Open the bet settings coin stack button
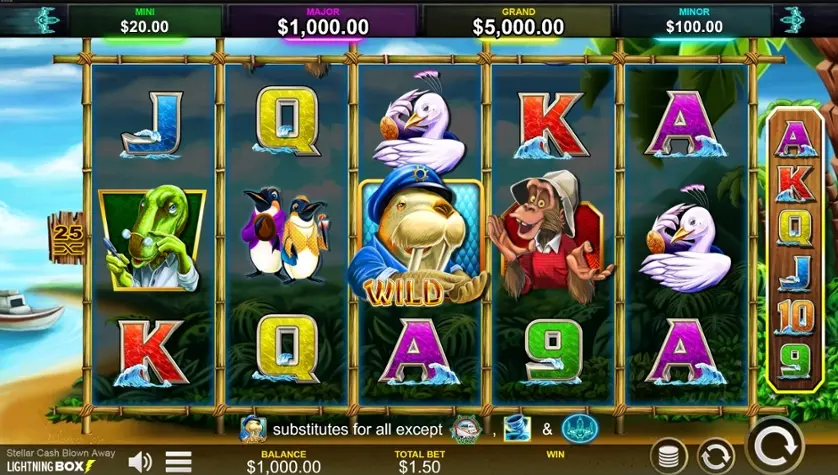838x475 pixels. tap(667, 455)
